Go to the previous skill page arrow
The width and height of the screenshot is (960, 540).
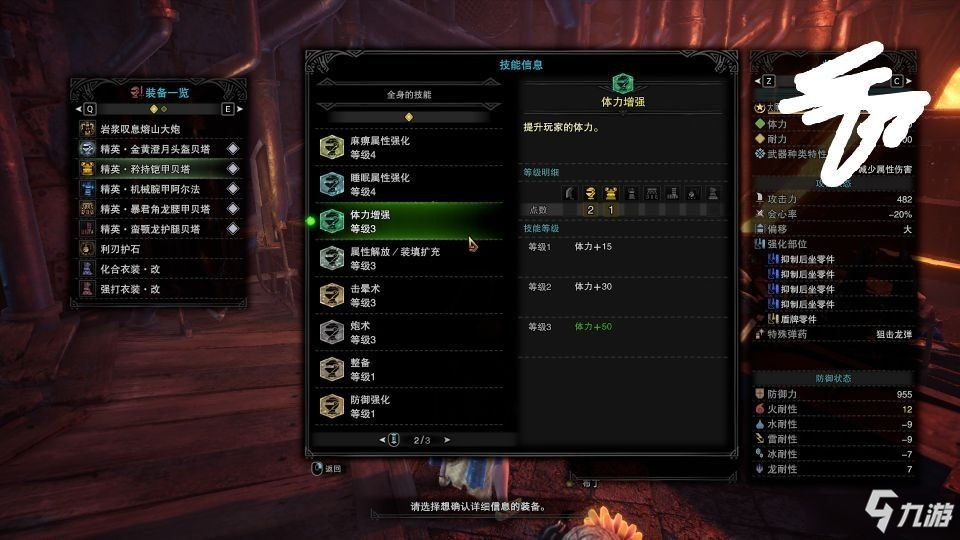(x=382, y=440)
